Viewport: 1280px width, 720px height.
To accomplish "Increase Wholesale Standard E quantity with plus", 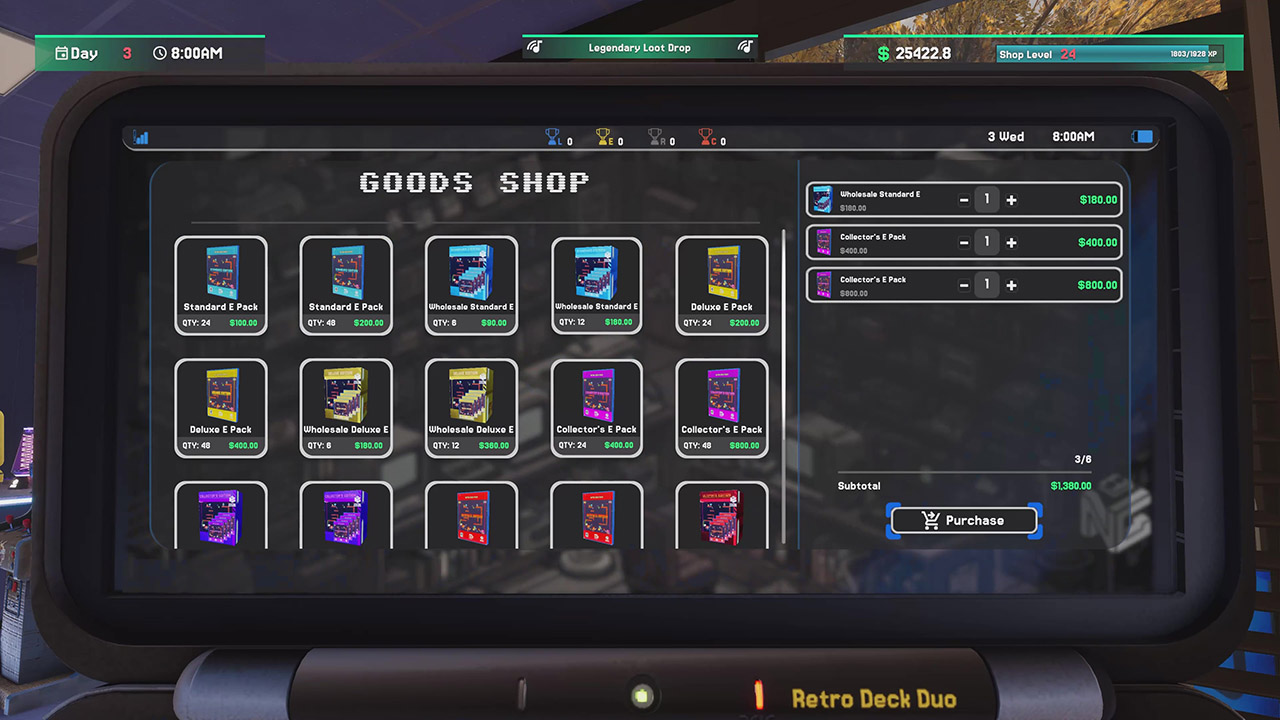I will [x=1011, y=199].
